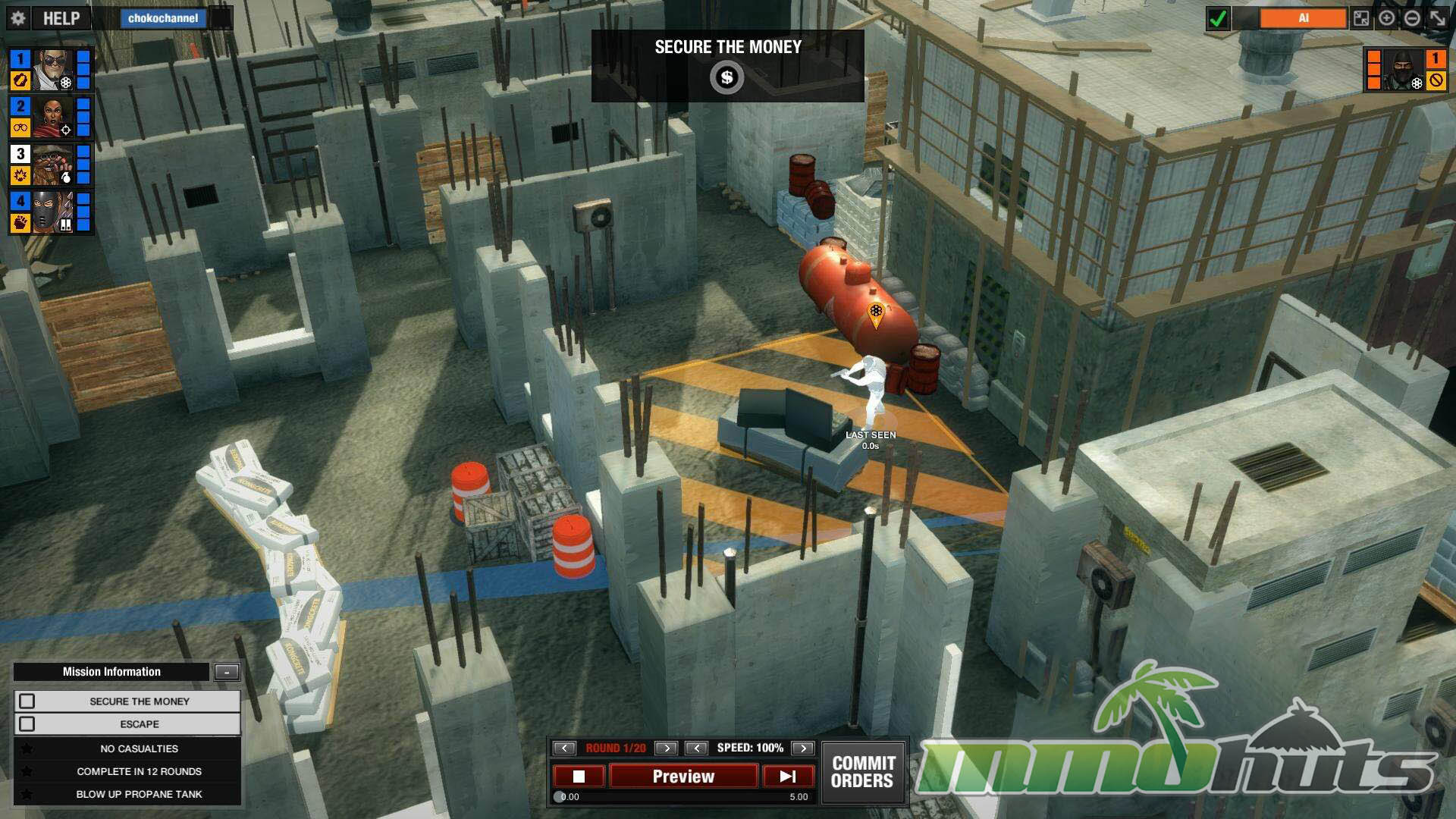The image size is (1456, 819).
Task: Activate unit 3's explosion ability
Action: [20, 175]
